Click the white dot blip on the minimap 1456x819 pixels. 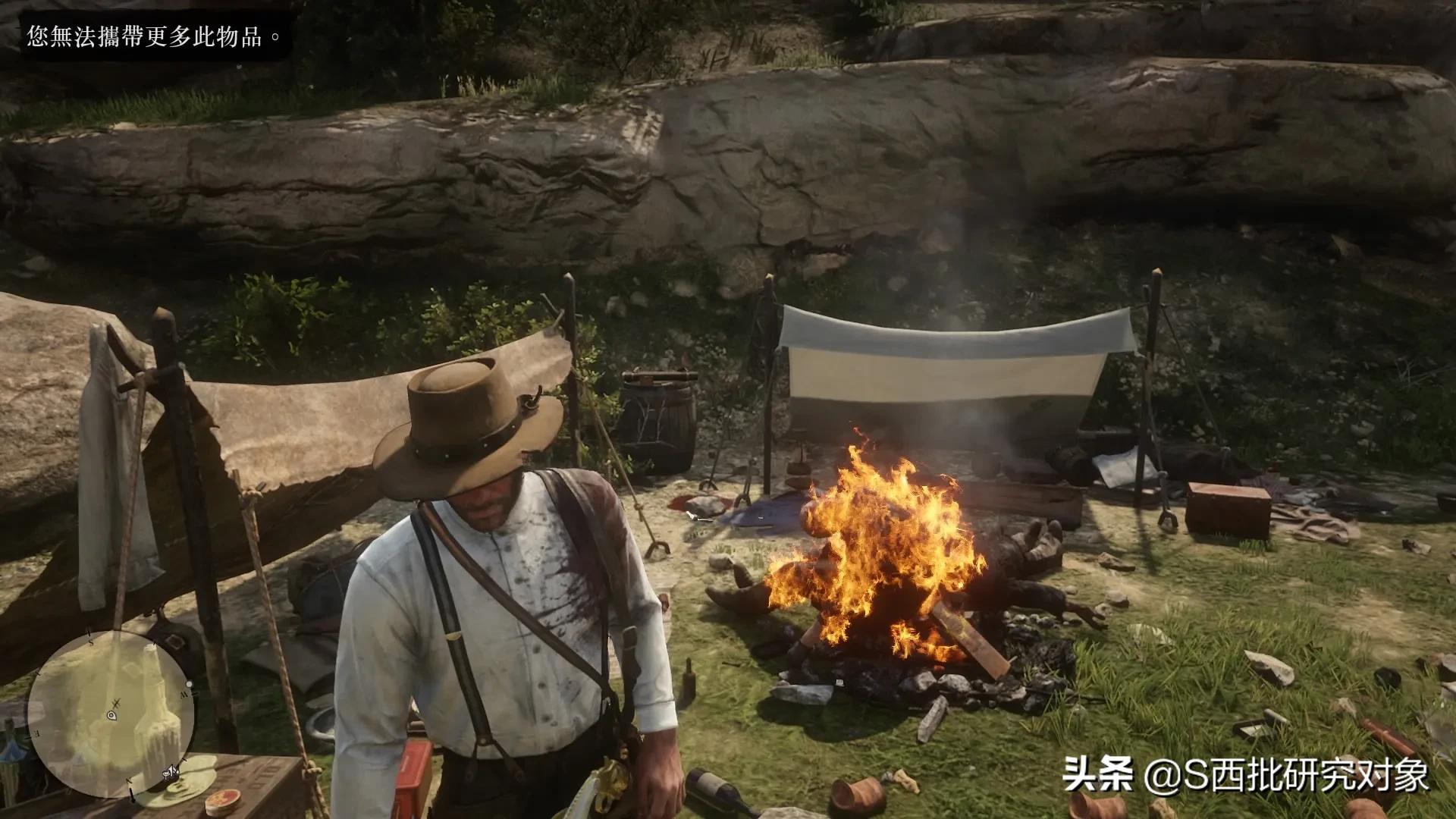pyautogui.click(x=189, y=685)
